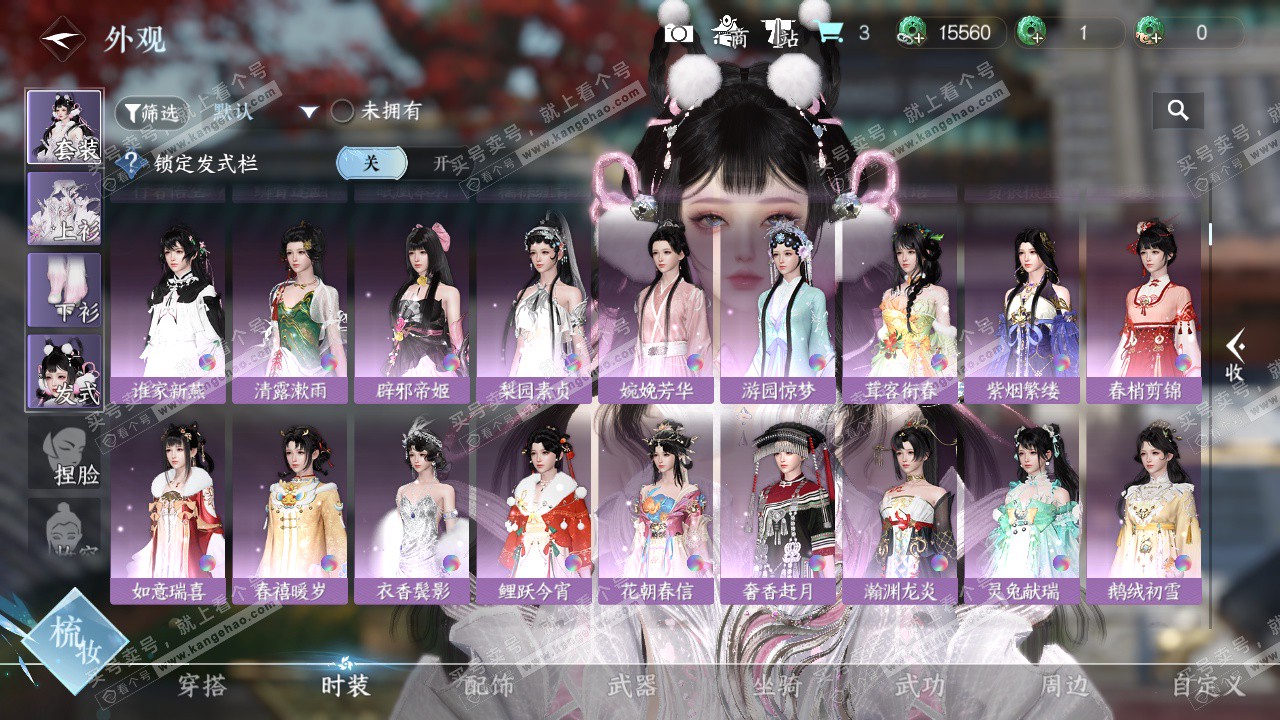Preview the 鲤跃今宵 outfit

click(534, 503)
